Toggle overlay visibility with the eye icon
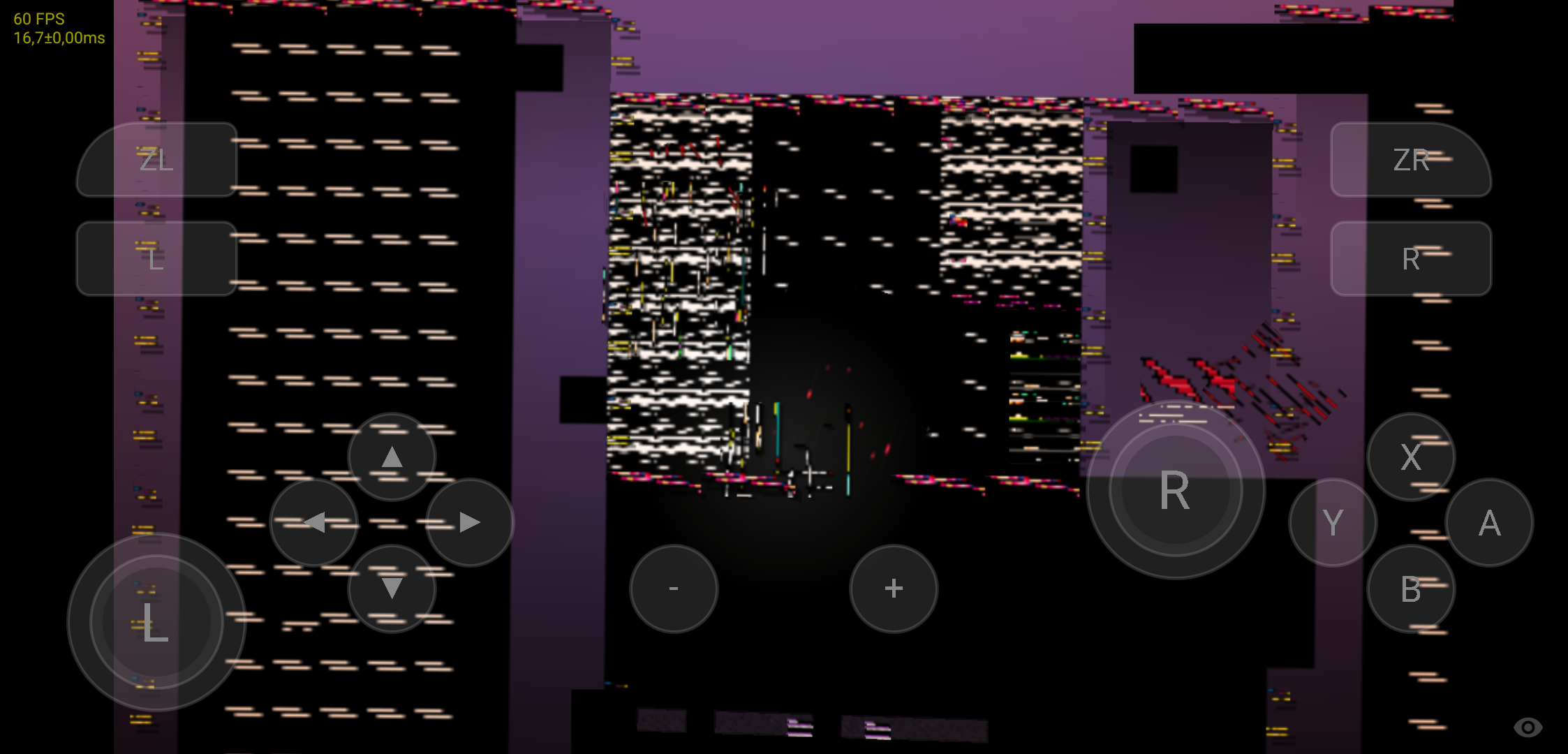 [x=1530, y=728]
